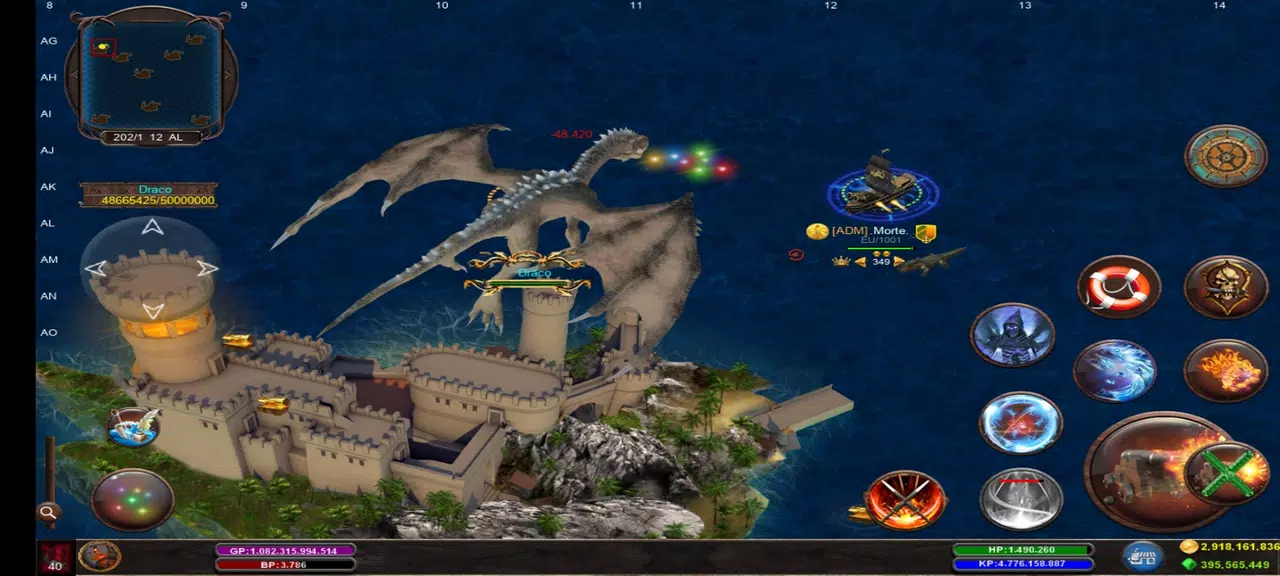The width and height of the screenshot is (1280, 576).
Task: Tap the ship and quill round icon
Action: [133, 427]
